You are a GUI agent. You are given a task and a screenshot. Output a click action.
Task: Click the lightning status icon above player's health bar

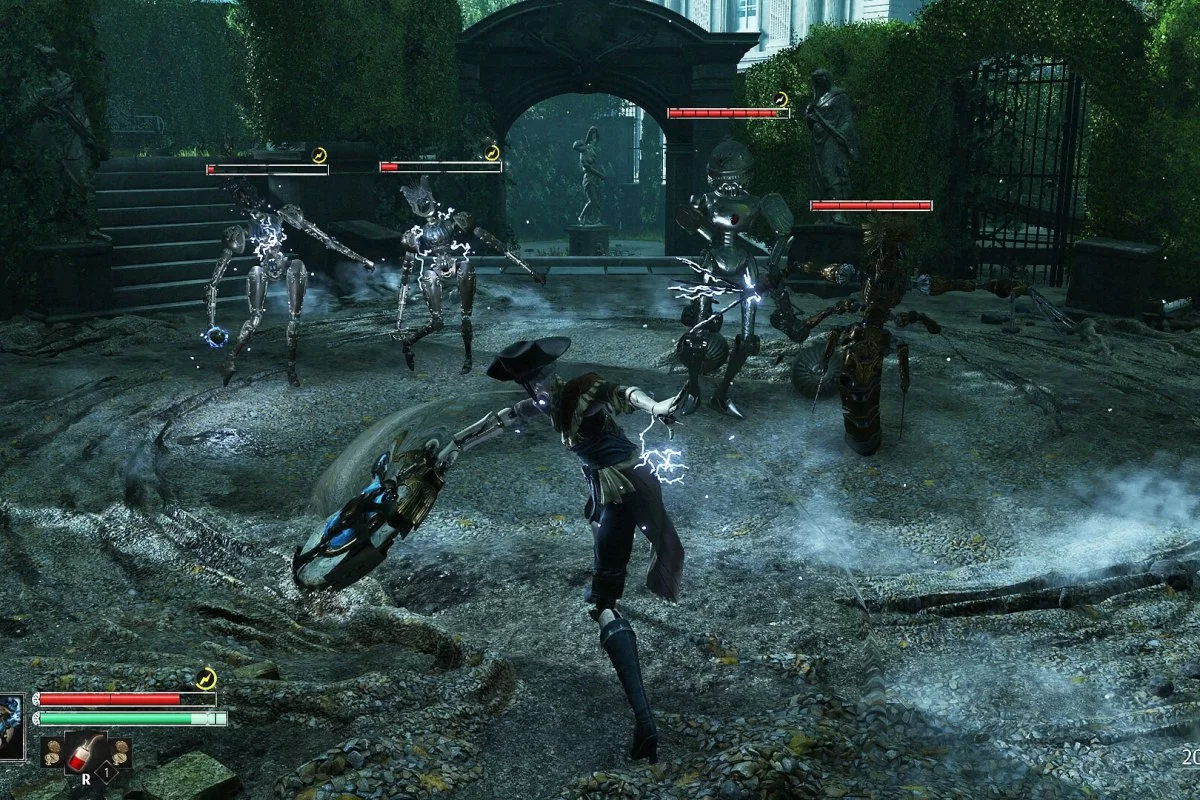(206, 679)
